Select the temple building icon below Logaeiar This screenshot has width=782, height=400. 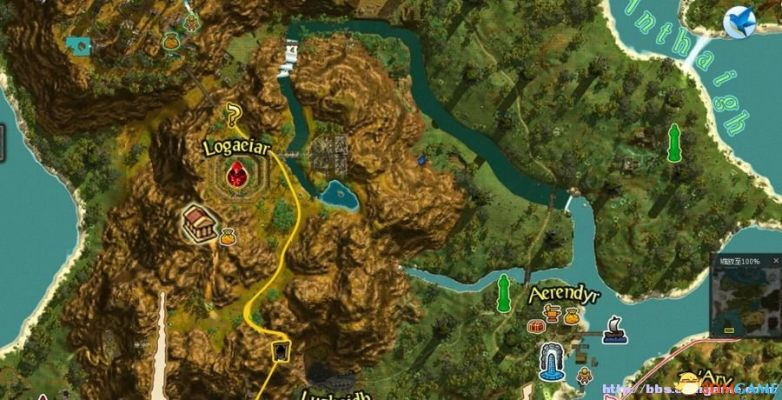[199, 223]
